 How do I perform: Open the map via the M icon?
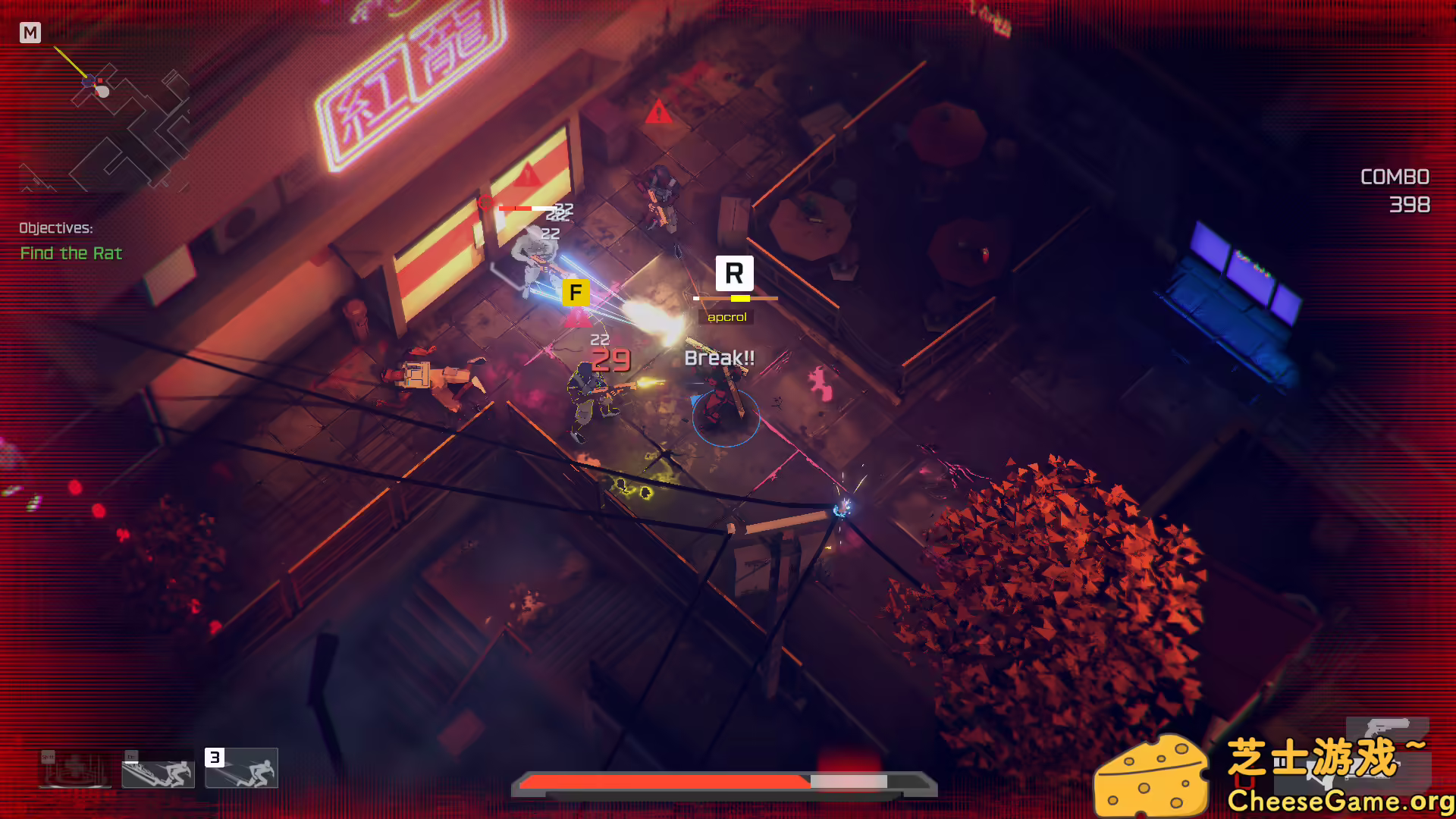(31, 33)
